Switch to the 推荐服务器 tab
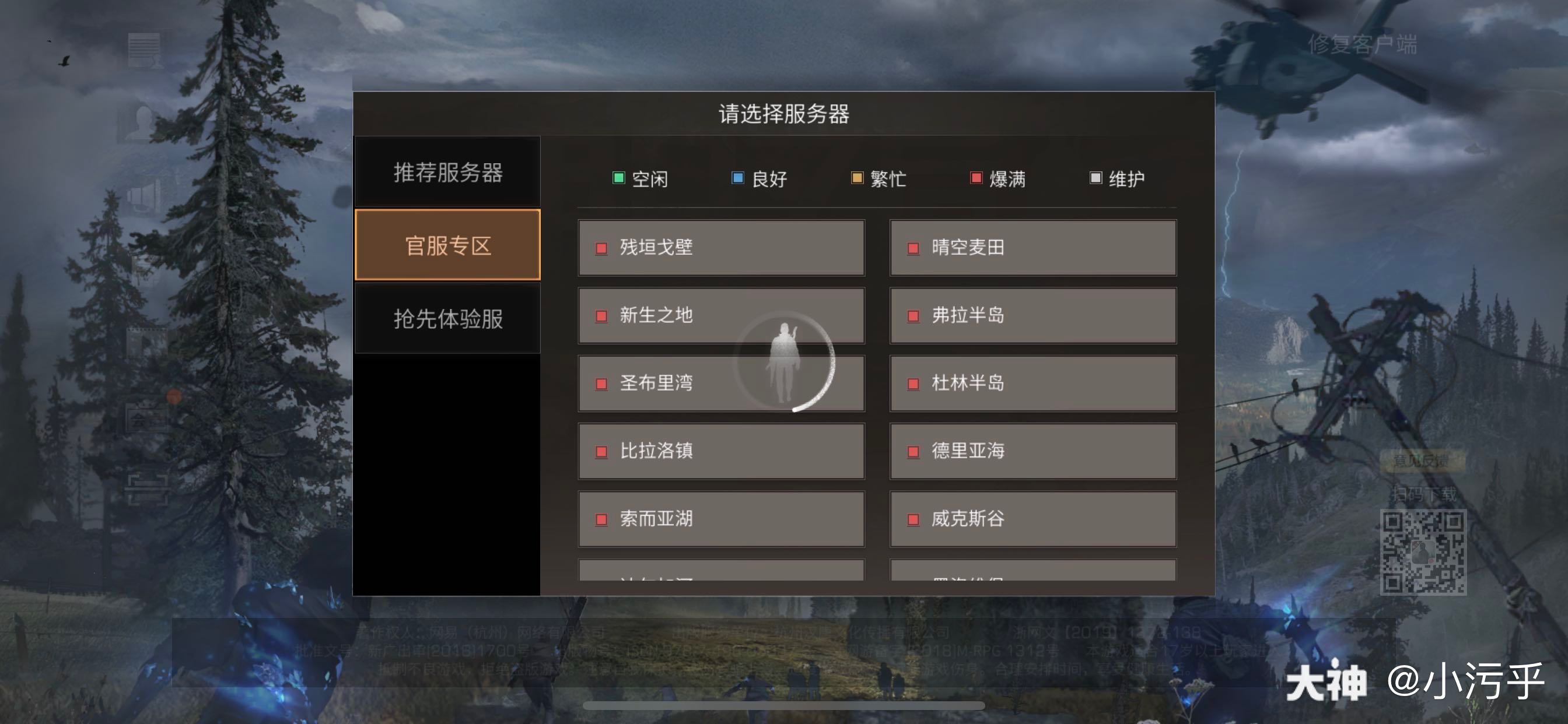 [x=449, y=172]
